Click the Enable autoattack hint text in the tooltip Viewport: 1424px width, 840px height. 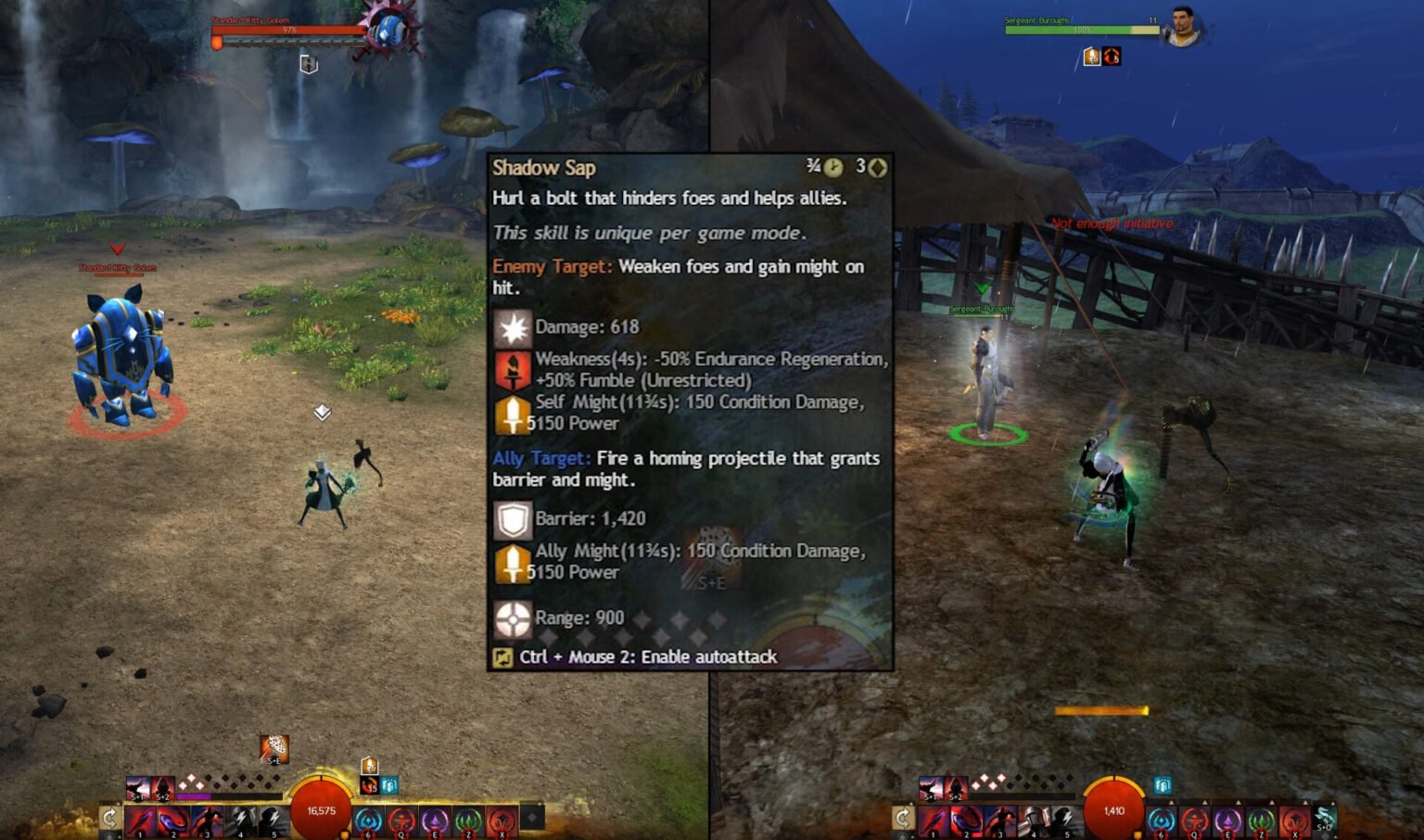coord(649,656)
